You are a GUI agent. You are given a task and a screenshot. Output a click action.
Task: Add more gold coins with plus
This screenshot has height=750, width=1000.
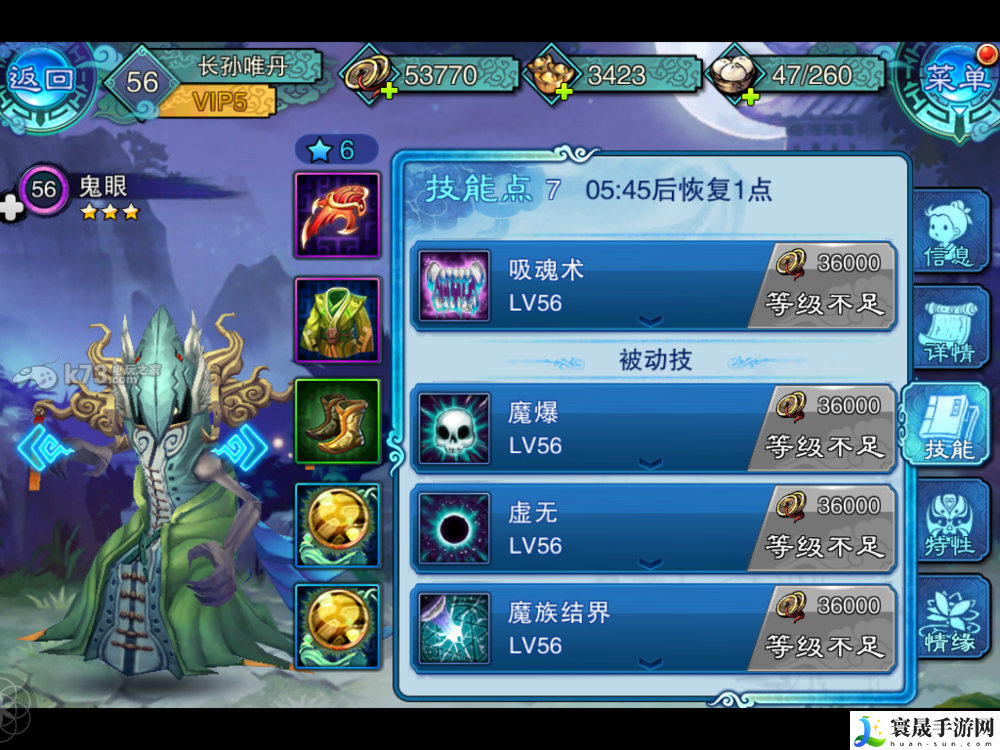tap(388, 91)
